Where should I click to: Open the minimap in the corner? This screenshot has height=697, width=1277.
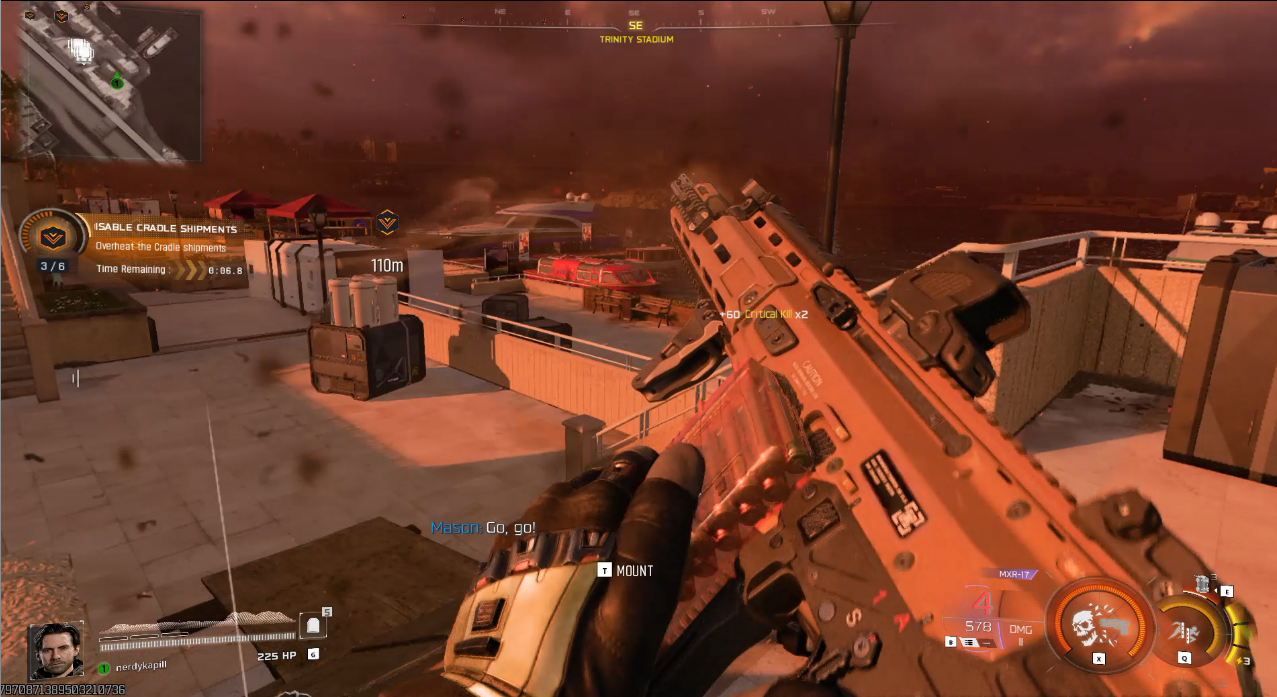pos(110,84)
